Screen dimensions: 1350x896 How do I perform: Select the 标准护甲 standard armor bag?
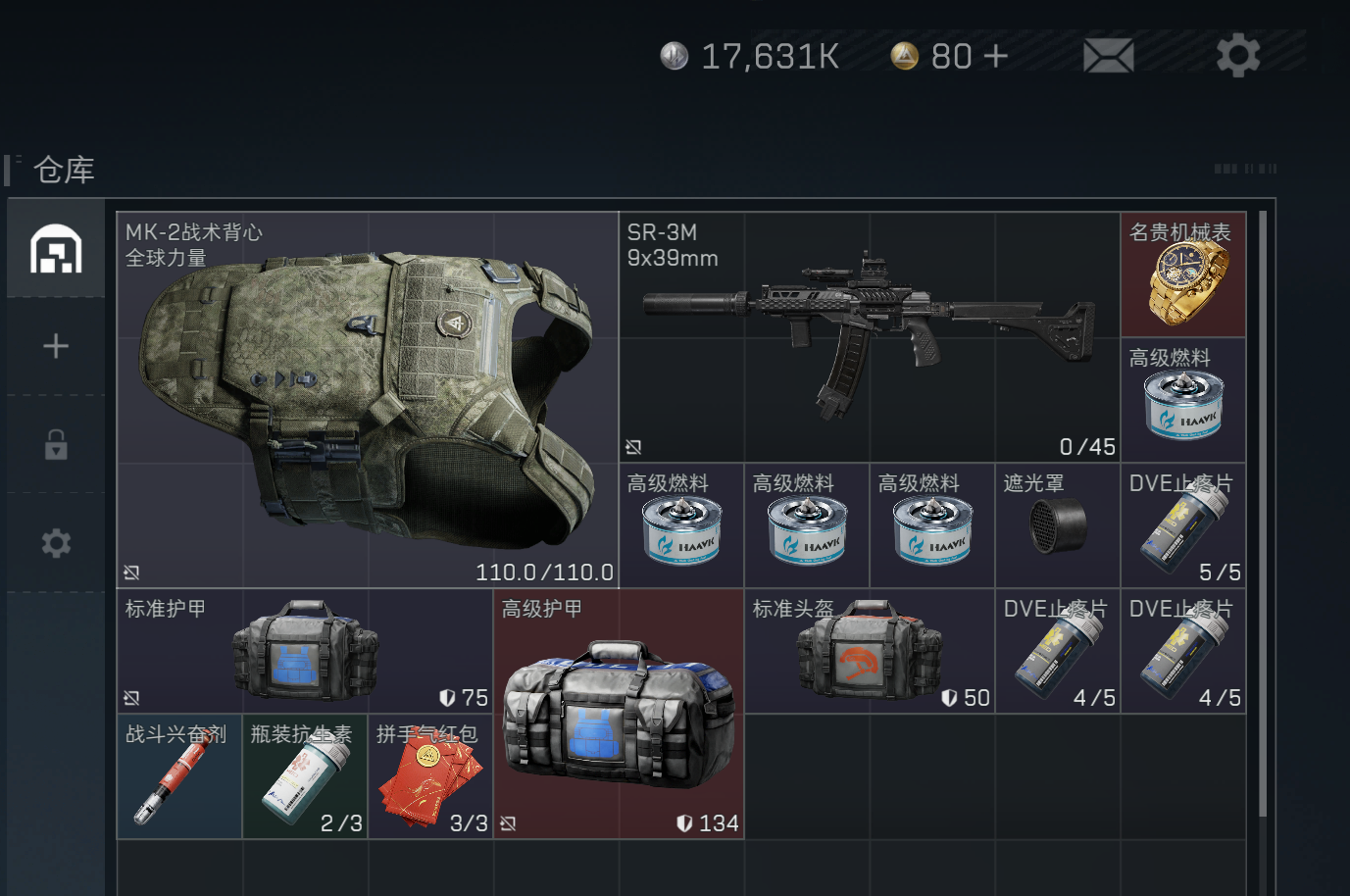305,651
